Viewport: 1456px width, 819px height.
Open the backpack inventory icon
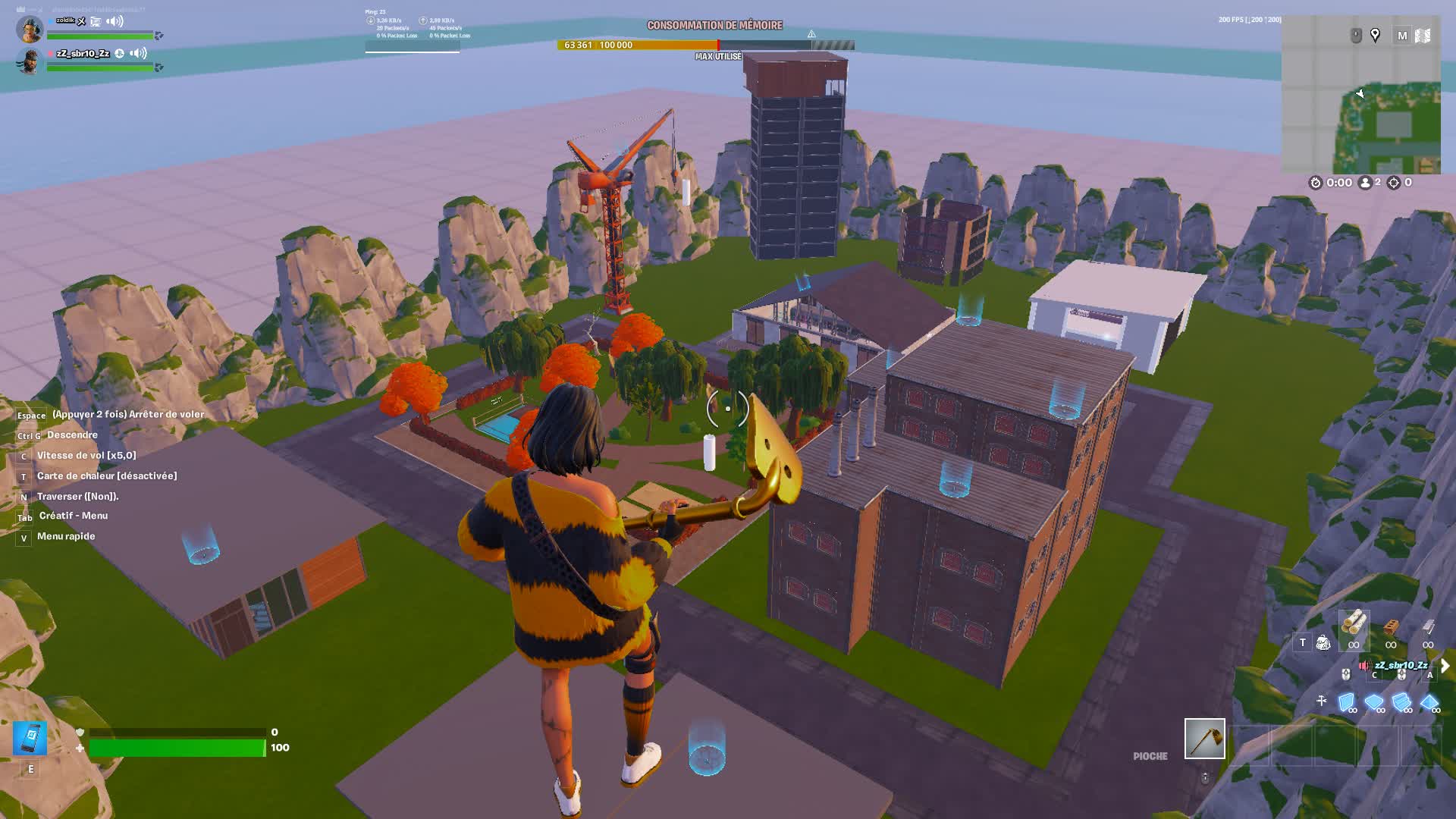(1323, 643)
